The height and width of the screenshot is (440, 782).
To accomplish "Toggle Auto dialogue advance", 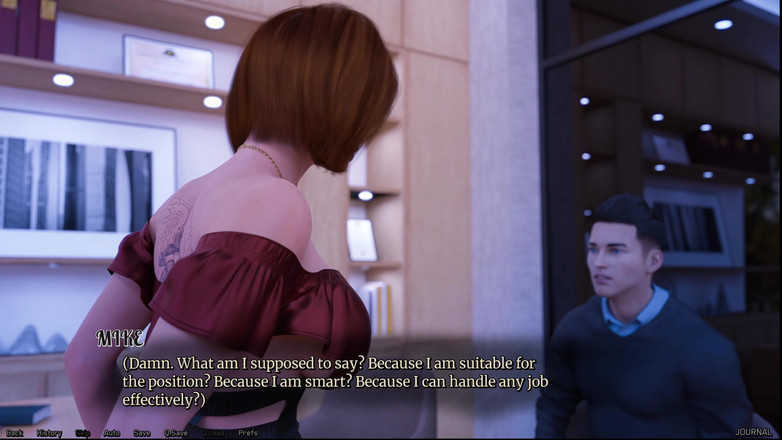I will tap(112, 433).
